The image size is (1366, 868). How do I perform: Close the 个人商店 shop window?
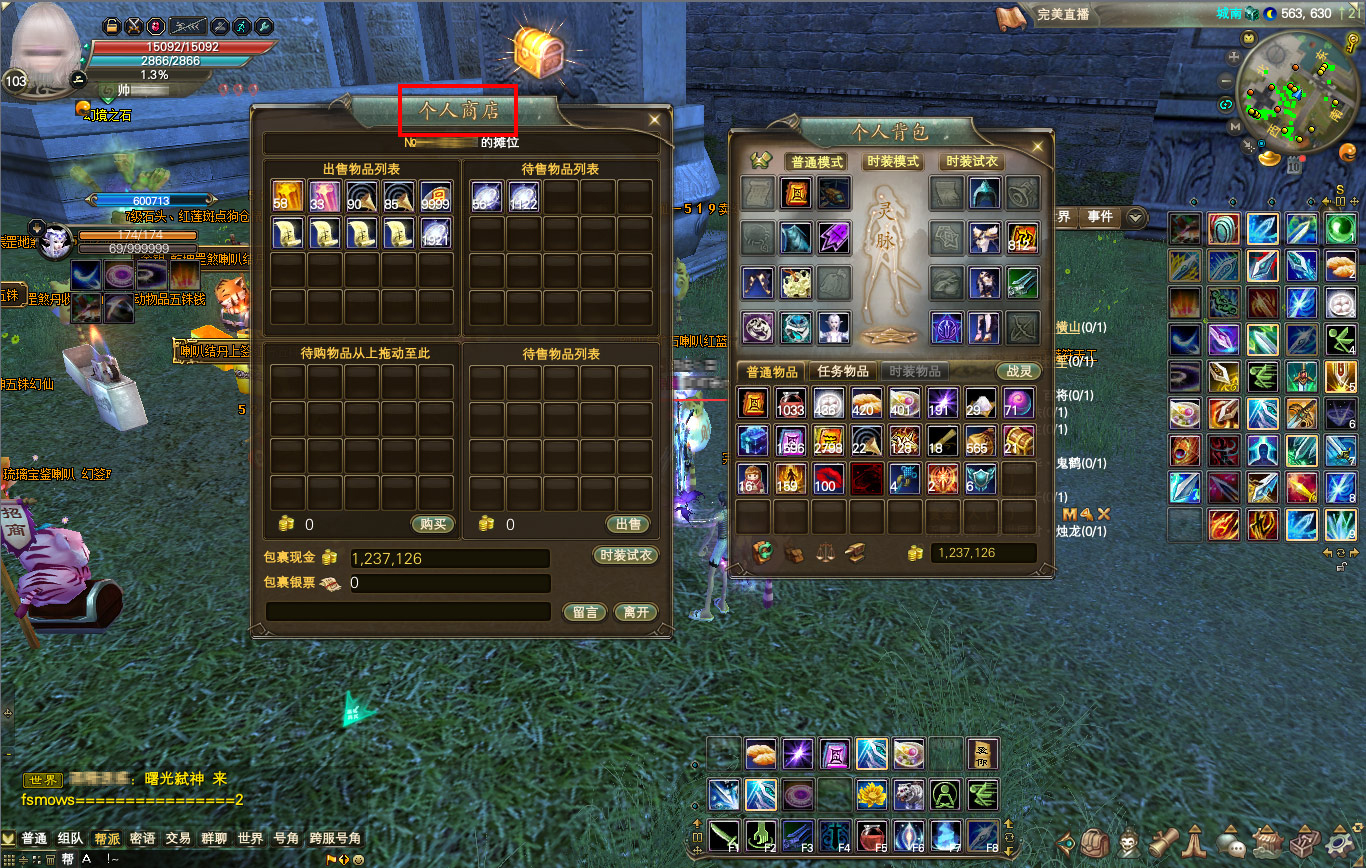pos(654,119)
